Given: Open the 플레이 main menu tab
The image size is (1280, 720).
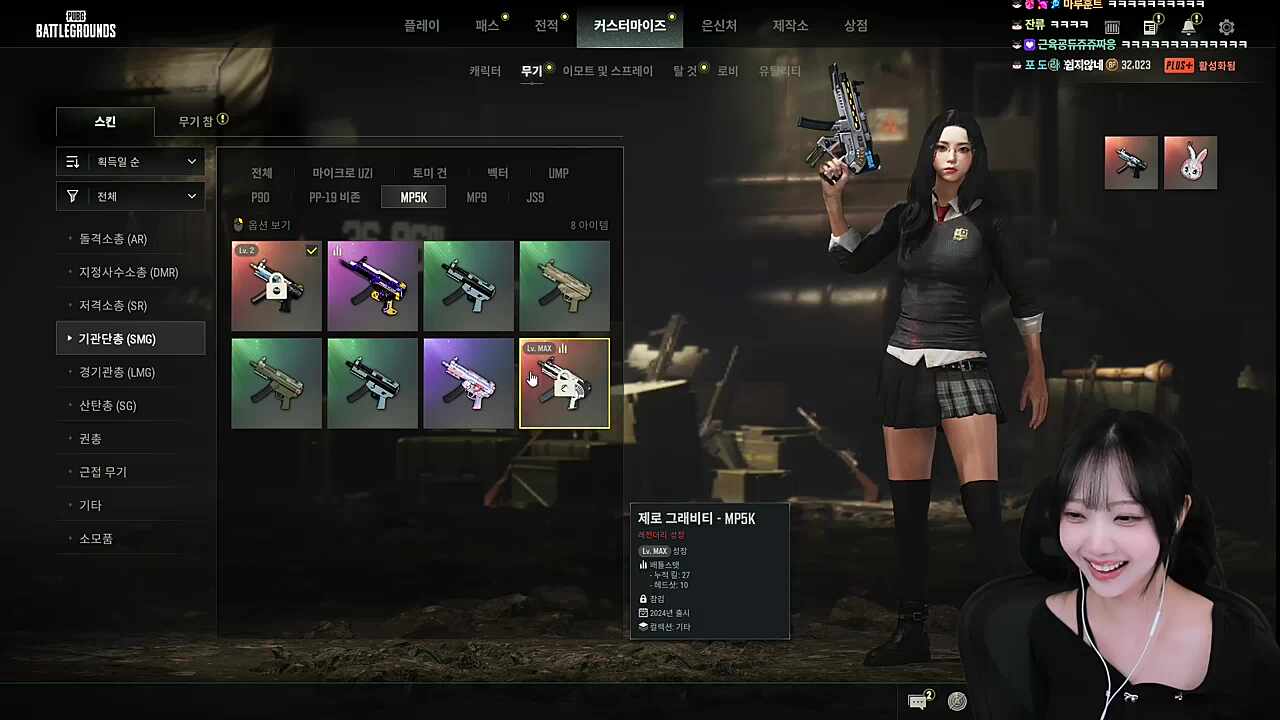Looking at the screenshot, I should coord(421,26).
